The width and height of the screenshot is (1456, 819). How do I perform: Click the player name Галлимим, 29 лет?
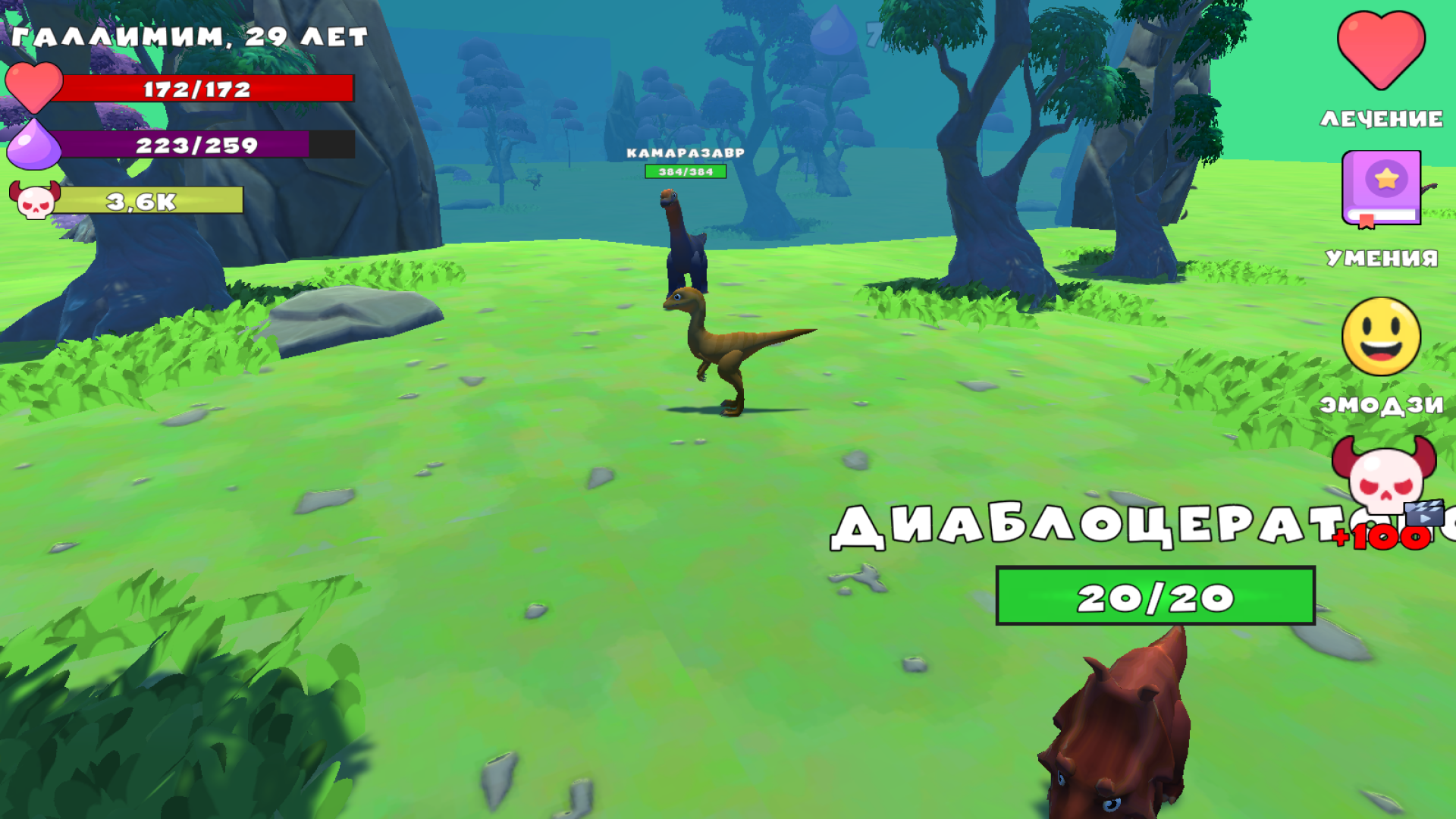[x=190, y=36]
